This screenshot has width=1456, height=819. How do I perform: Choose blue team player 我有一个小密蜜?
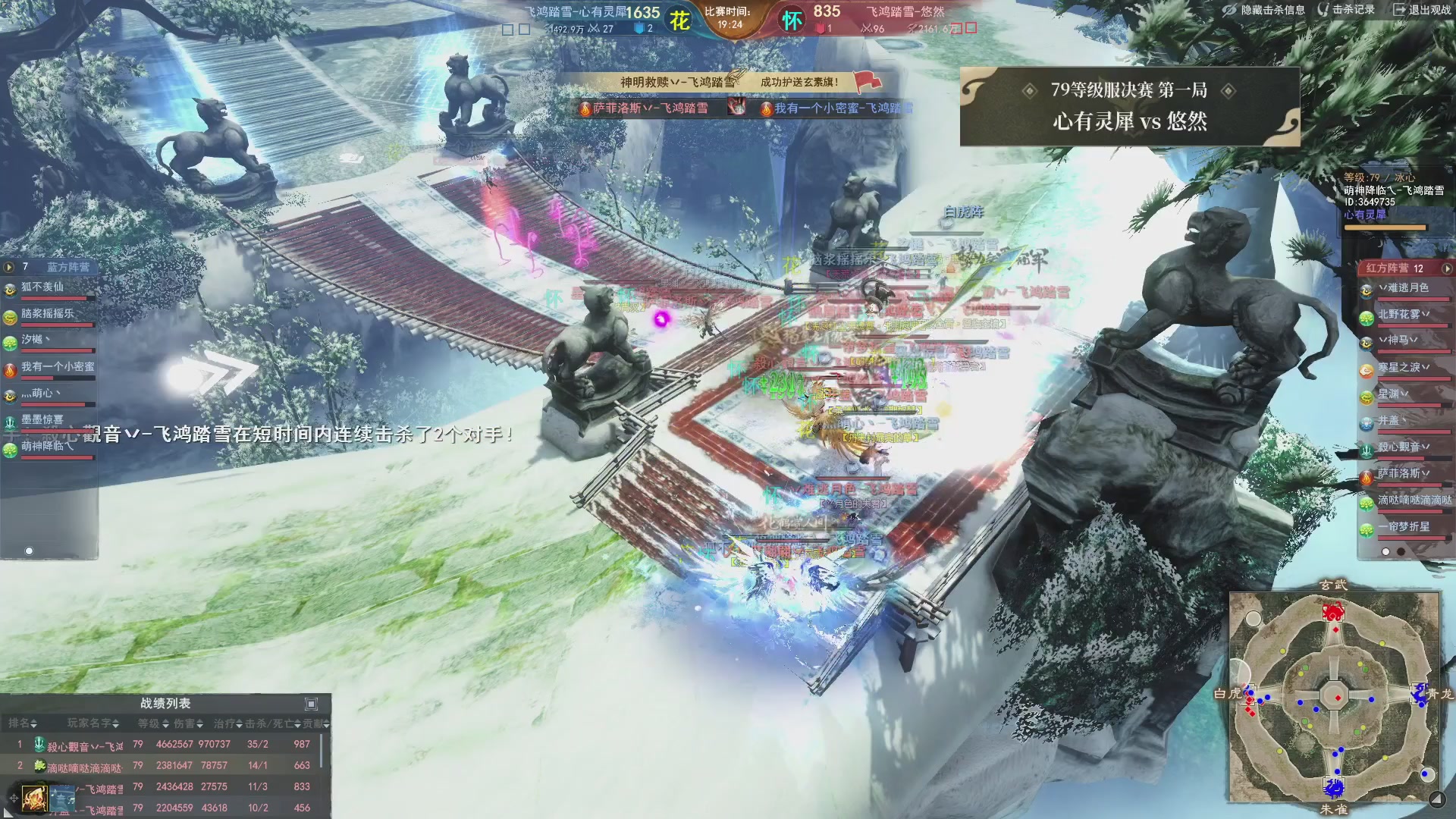tap(58, 367)
